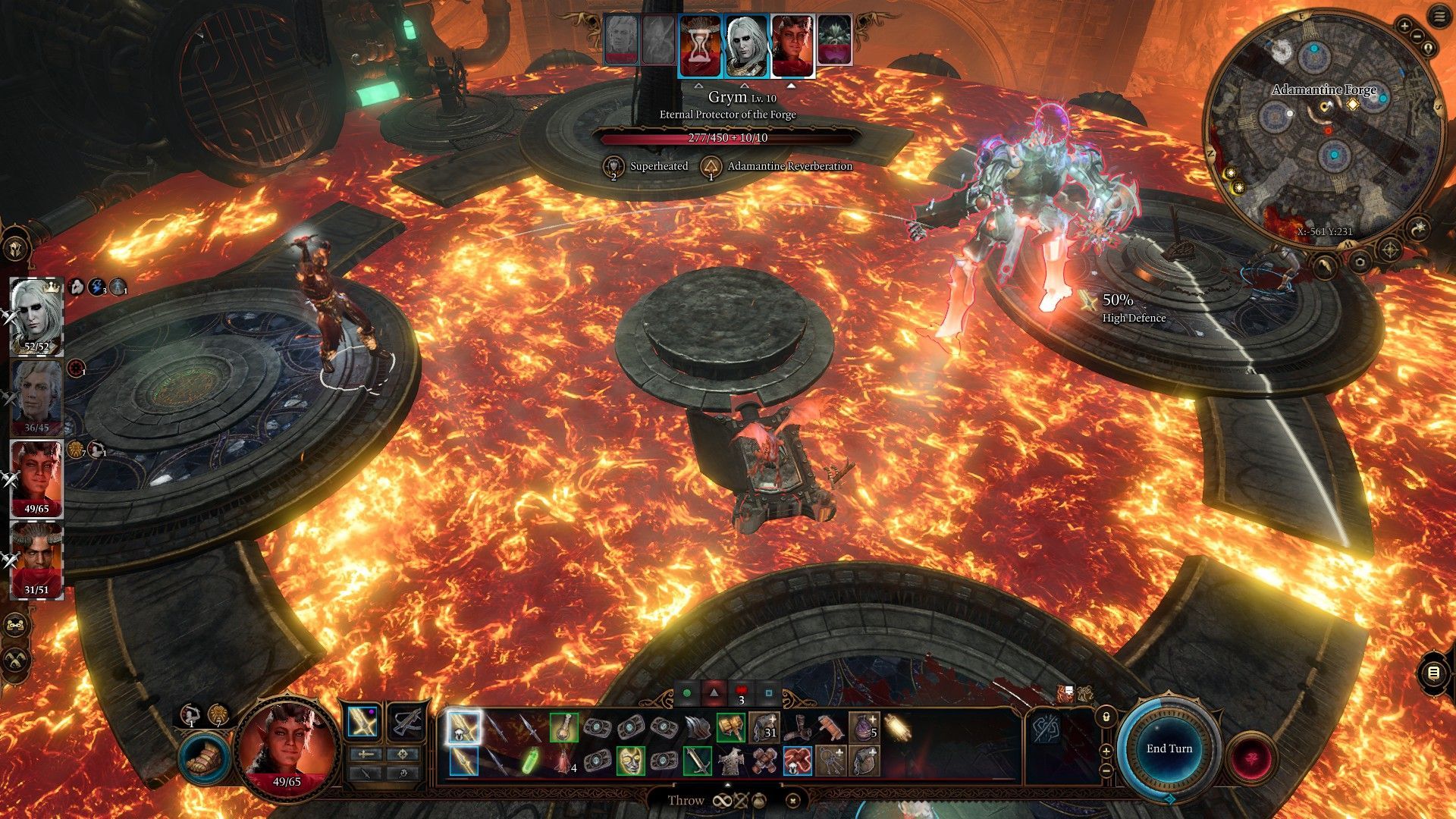Add a hotbar row with plus button
Viewport: 1456px width, 819px height.
click(x=1106, y=751)
